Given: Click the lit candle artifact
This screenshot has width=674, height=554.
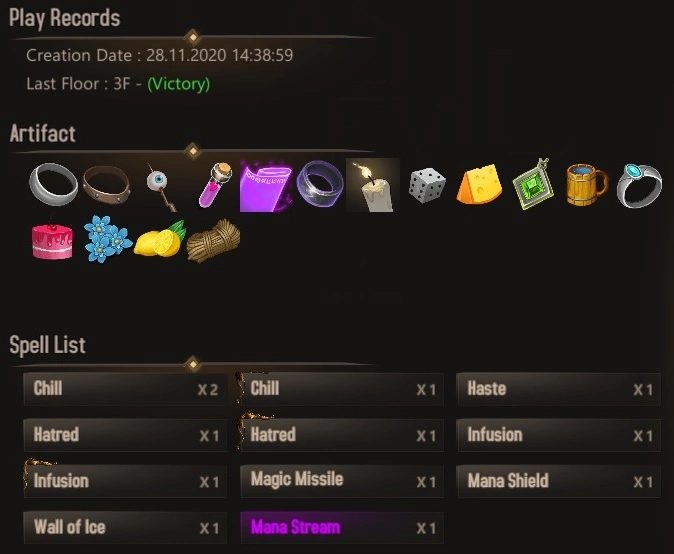Looking at the screenshot, I should (x=372, y=185).
